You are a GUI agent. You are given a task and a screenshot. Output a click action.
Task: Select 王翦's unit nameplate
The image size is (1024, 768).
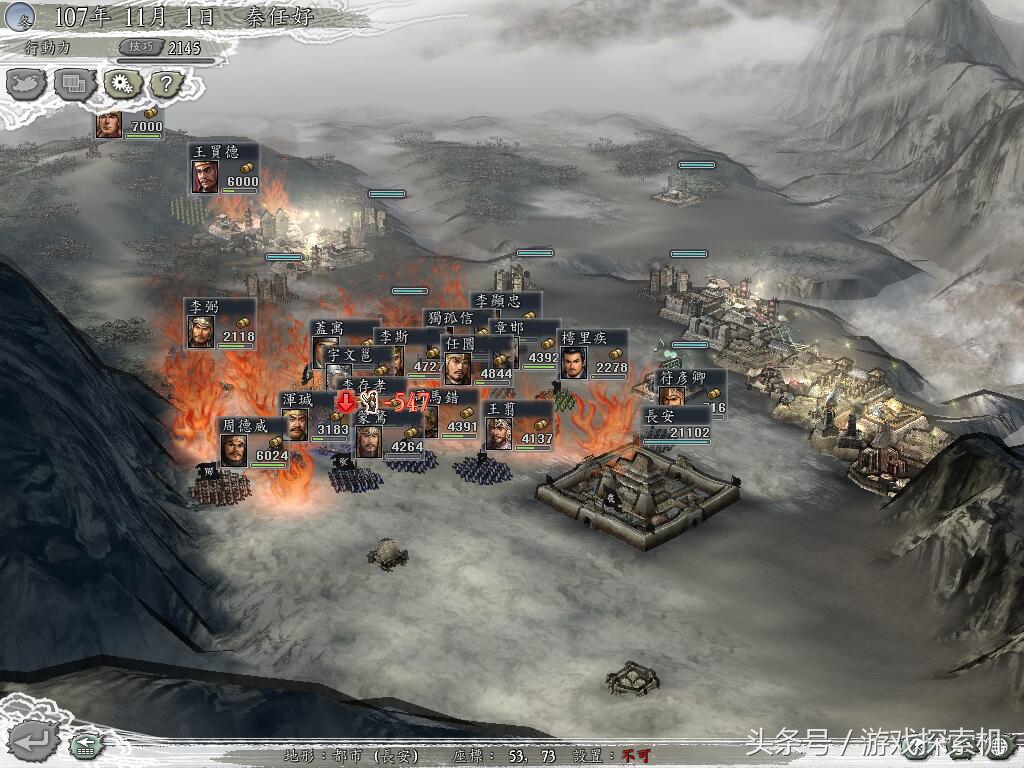(516, 424)
